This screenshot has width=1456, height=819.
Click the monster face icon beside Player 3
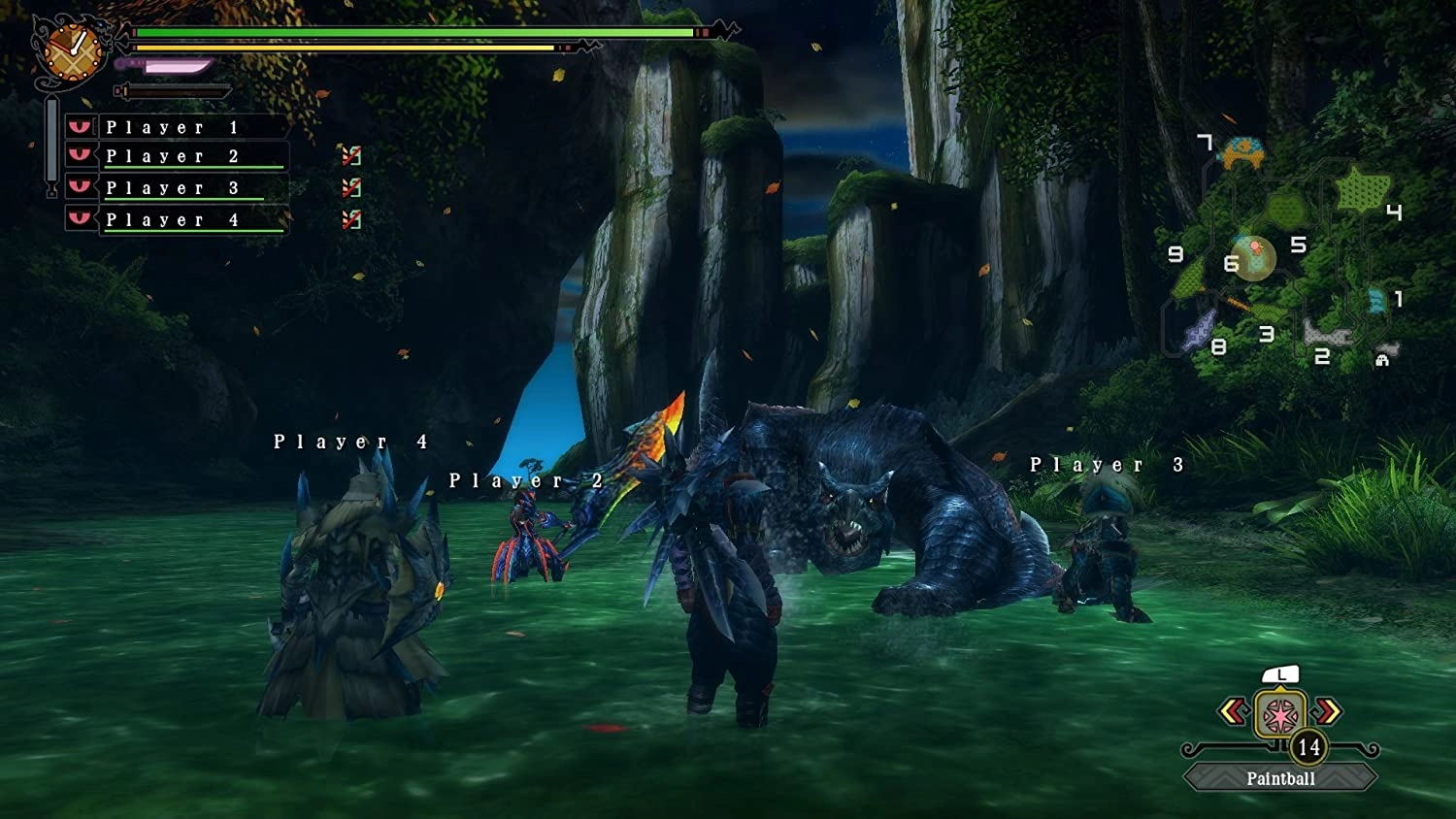tap(79, 187)
